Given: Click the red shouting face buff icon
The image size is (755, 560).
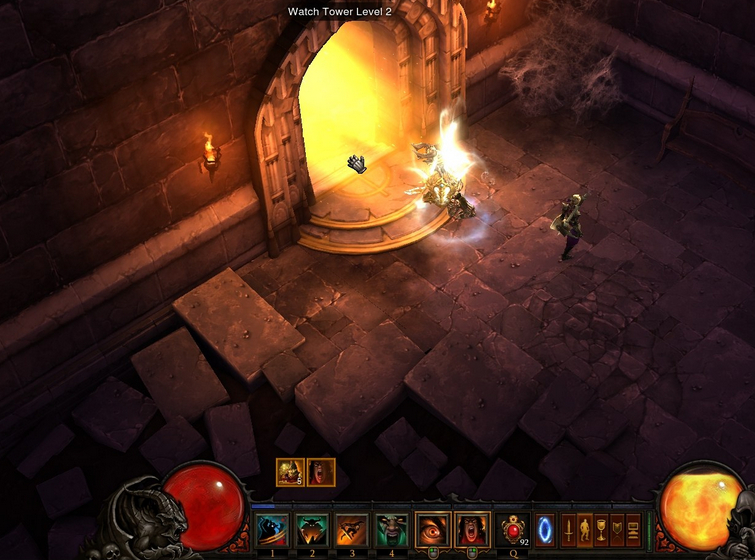Looking at the screenshot, I should point(321,472).
